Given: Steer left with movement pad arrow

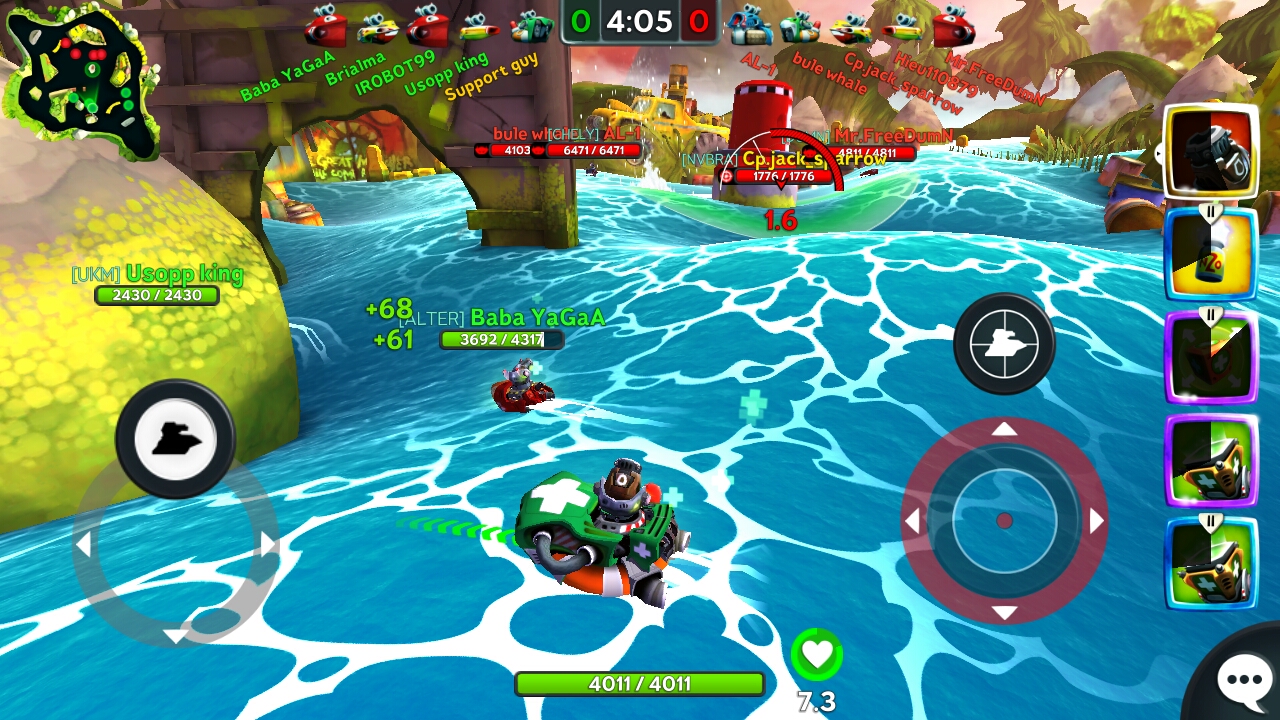Looking at the screenshot, I should click(x=84, y=544).
